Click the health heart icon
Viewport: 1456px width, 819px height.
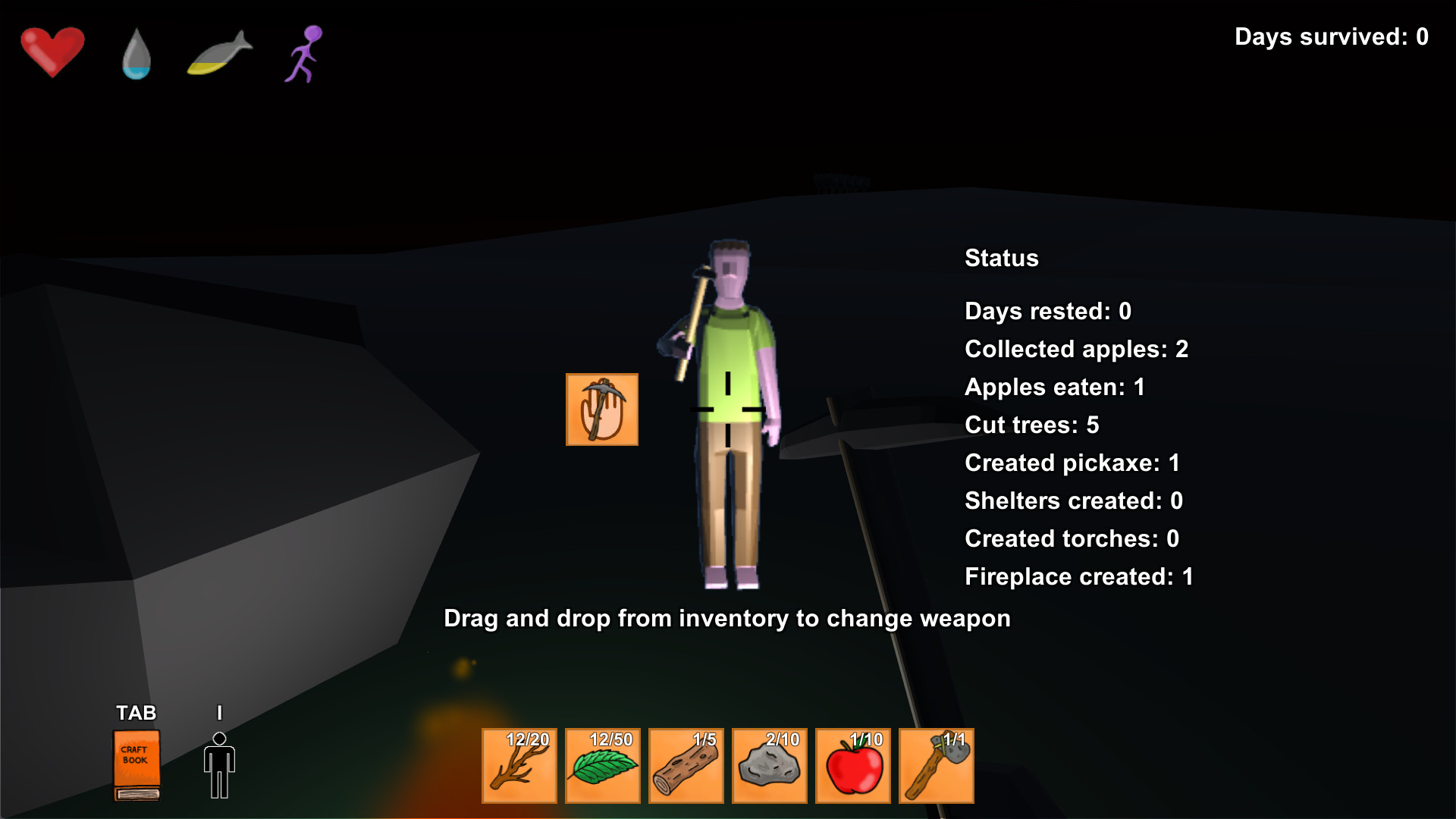(x=52, y=52)
